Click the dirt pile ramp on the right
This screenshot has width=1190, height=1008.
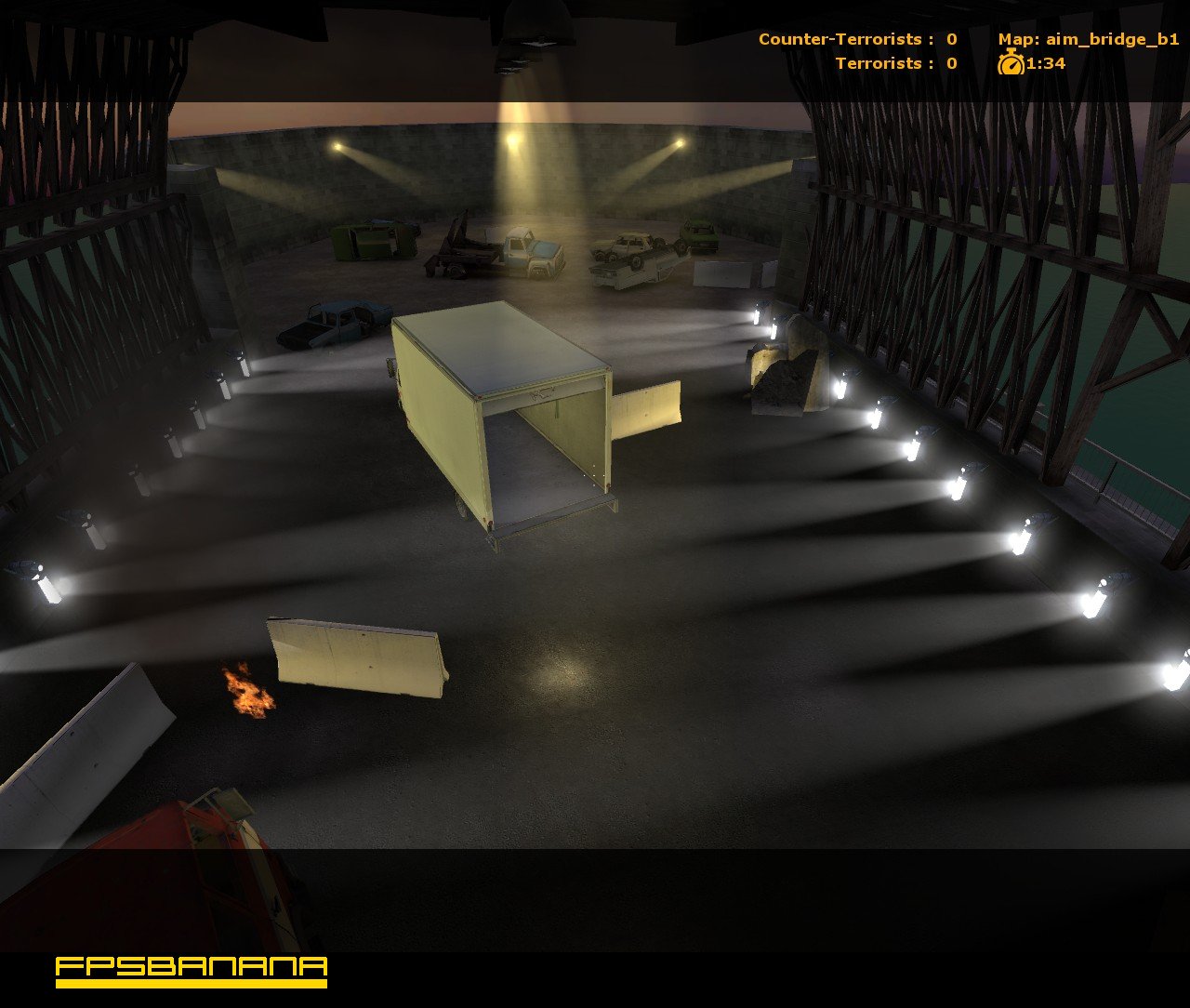pos(786,377)
